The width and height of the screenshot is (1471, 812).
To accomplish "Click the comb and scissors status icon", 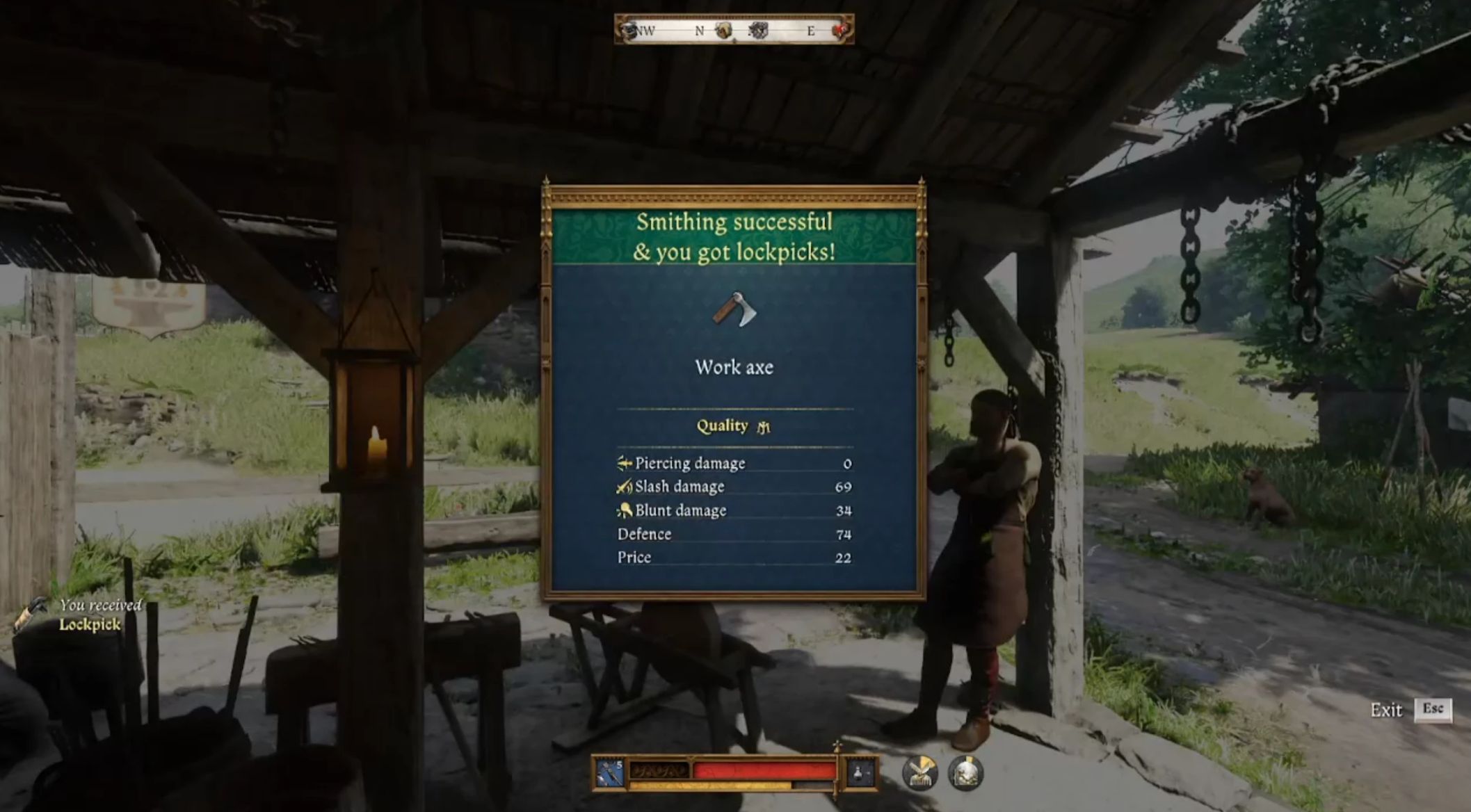I will [x=920, y=772].
